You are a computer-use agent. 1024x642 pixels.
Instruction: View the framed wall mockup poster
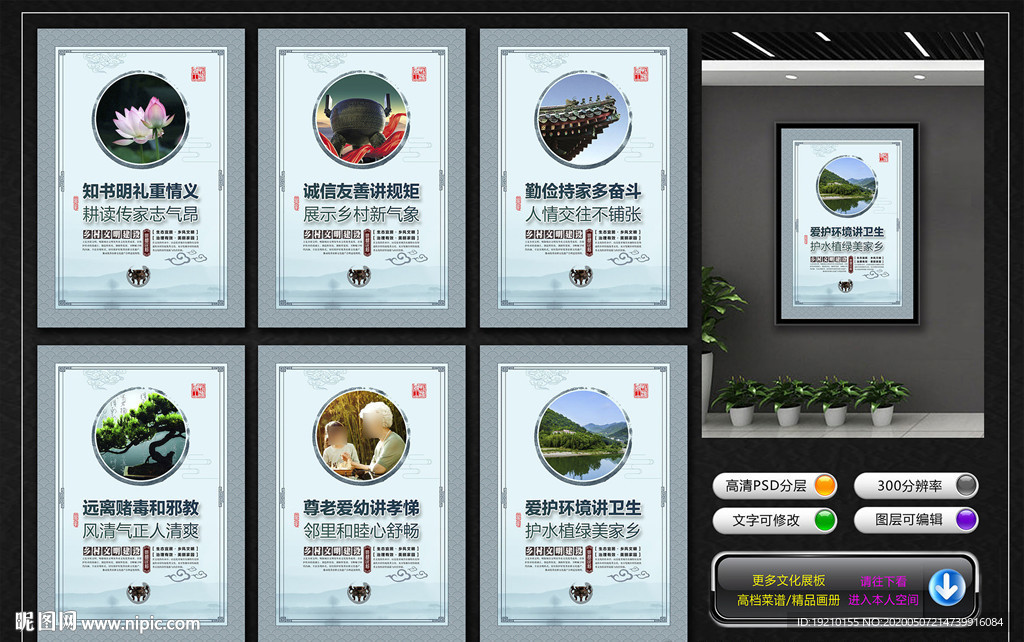coord(847,226)
